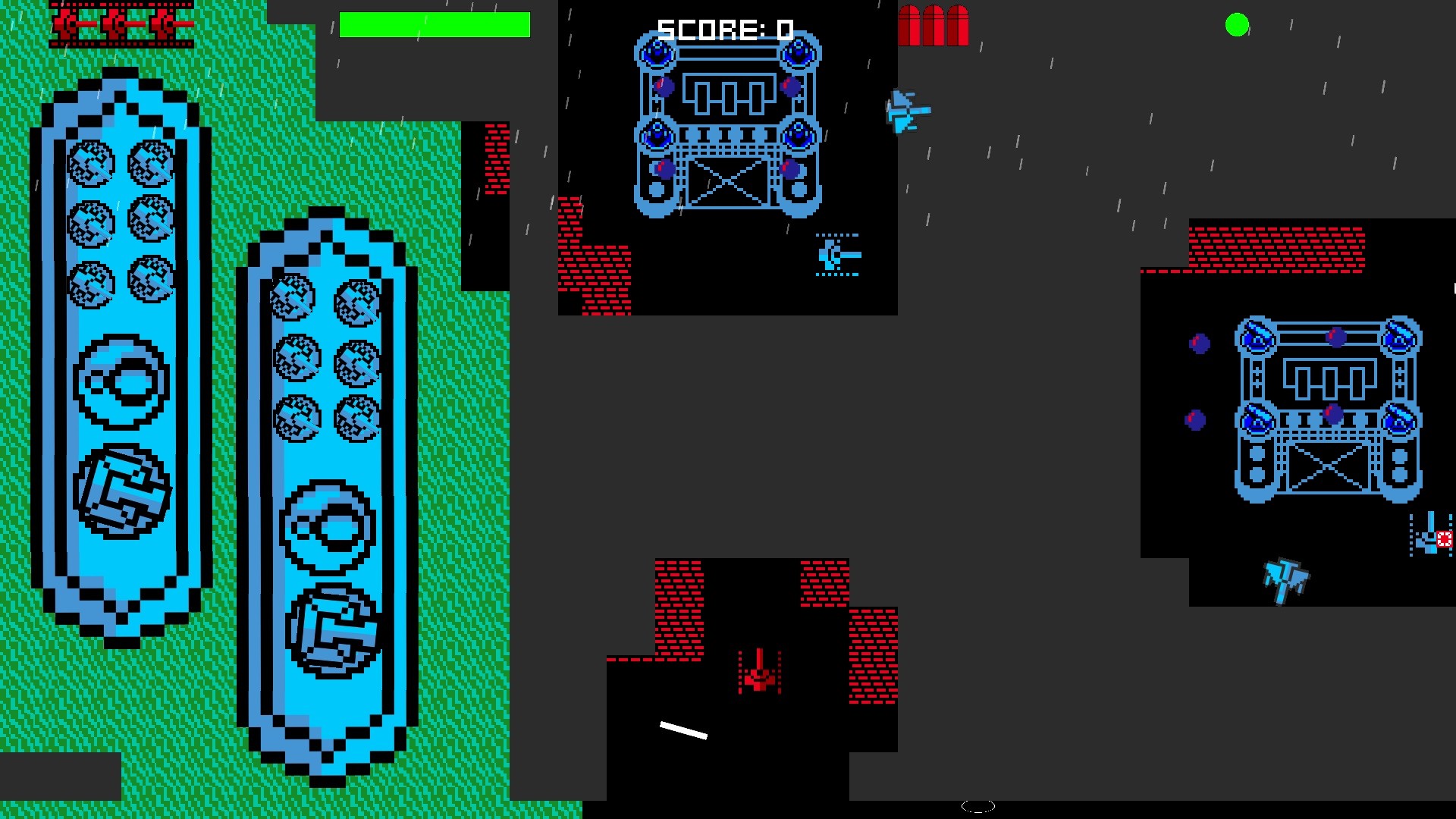This screenshot has height=819, width=1456.
Task: Click the blue tank beside the upper fortress
Action: tap(839, 255)
